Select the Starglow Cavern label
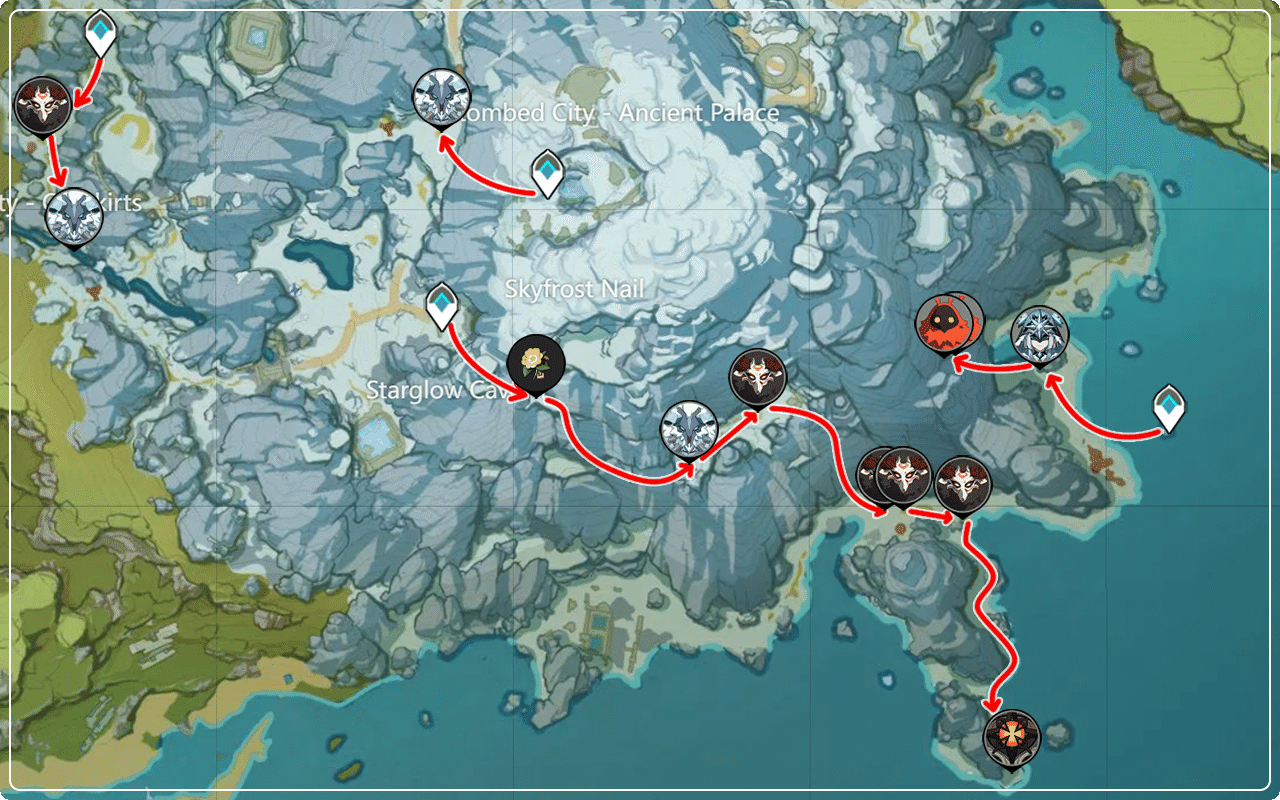1280x800 pixels. pyautogui.click(x=434, y=390)
